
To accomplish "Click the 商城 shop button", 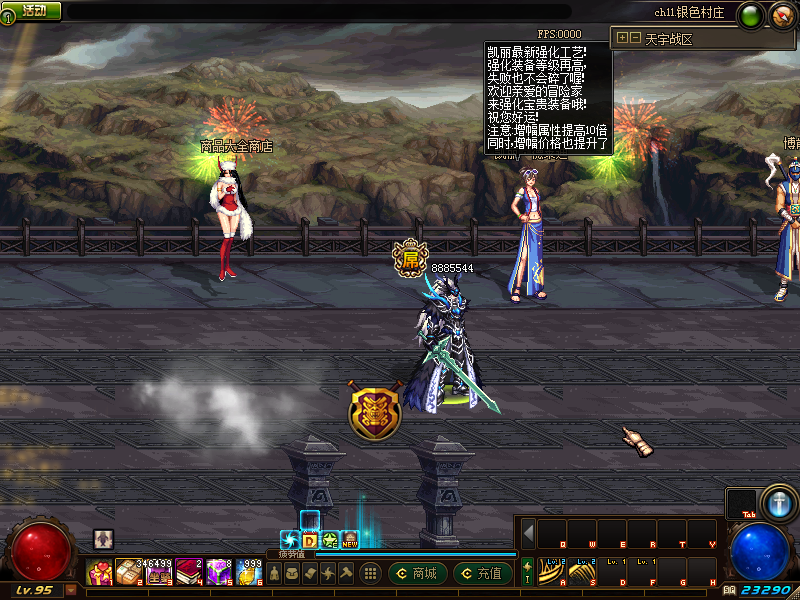I will [416, 574].
